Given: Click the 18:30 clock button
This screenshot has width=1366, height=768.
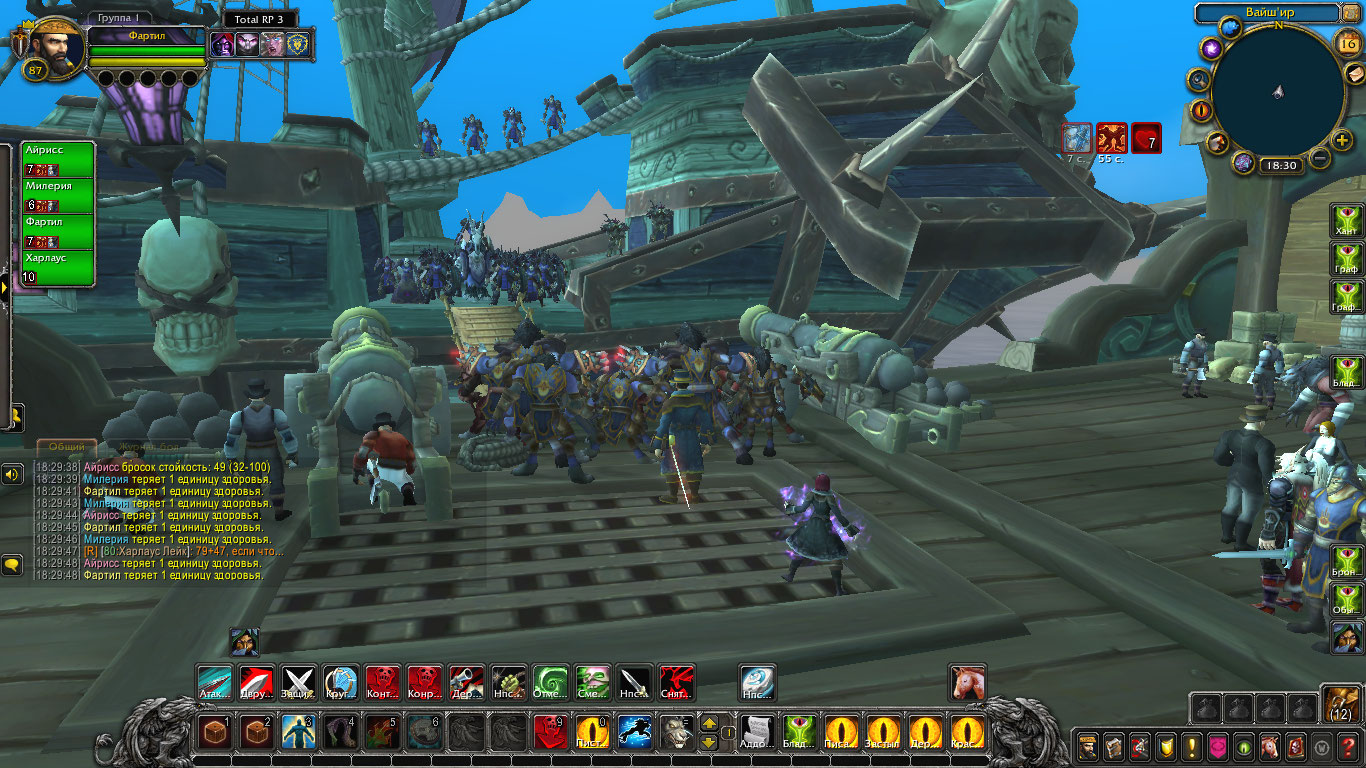Looking at the screenshot, I should pyautogui.click(x=1279, y=166).
